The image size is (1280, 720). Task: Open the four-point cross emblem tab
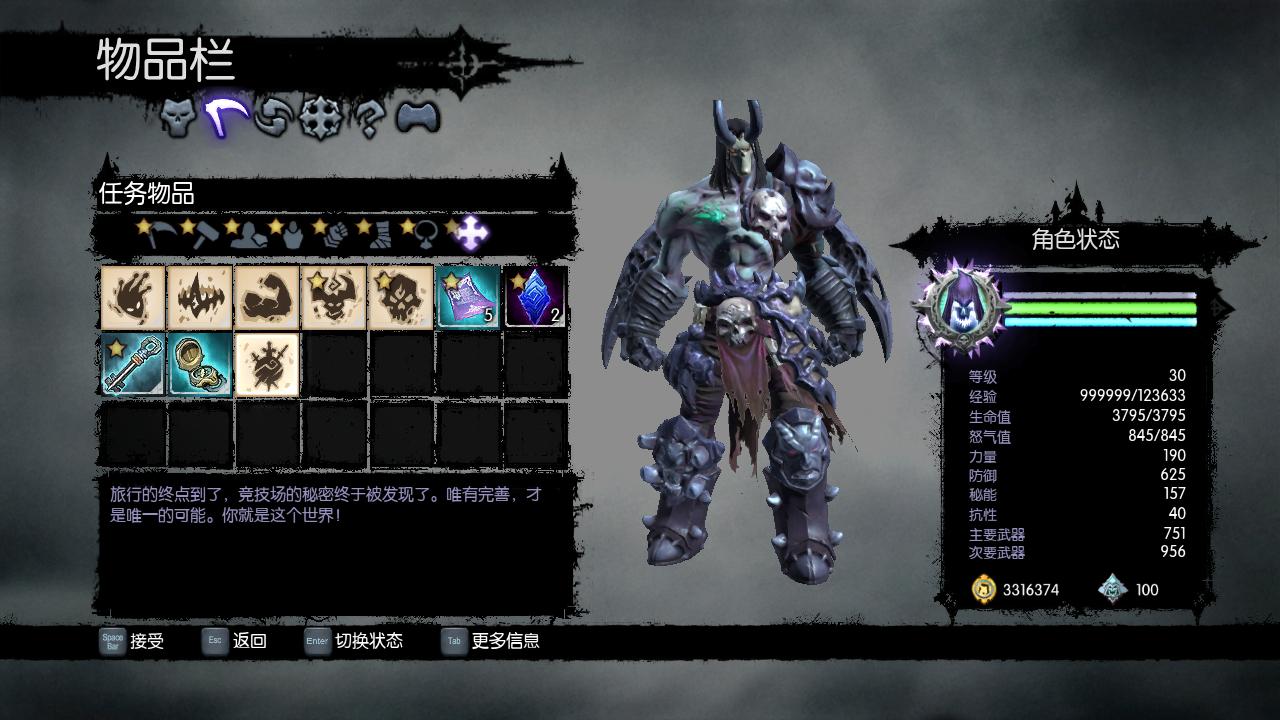click(x=321, y=118)
